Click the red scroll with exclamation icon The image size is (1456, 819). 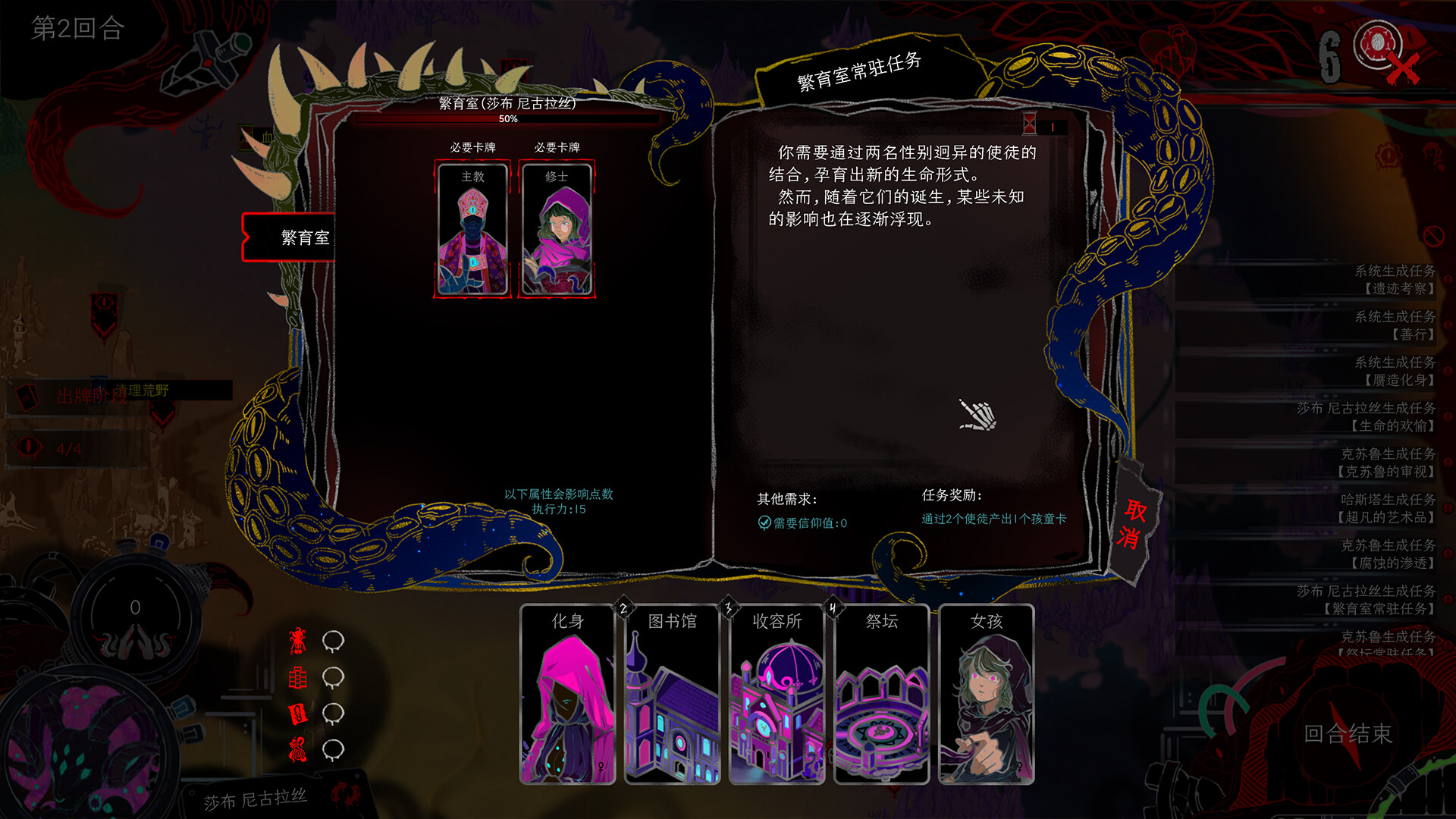tap(298, 713)
